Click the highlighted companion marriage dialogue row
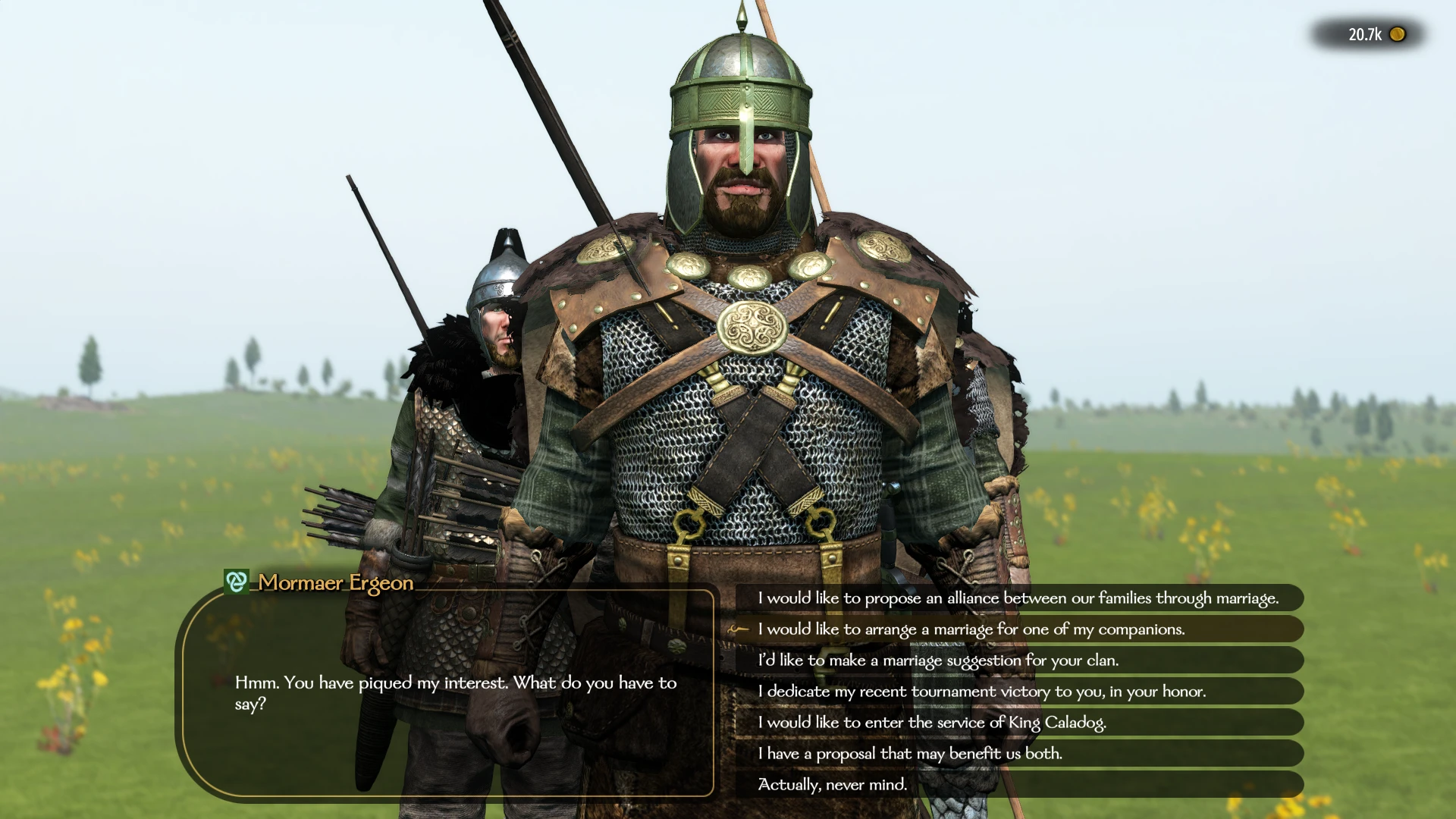Image resolution: width=1456 pixels, height=819 pixels. tap(971, 629)
